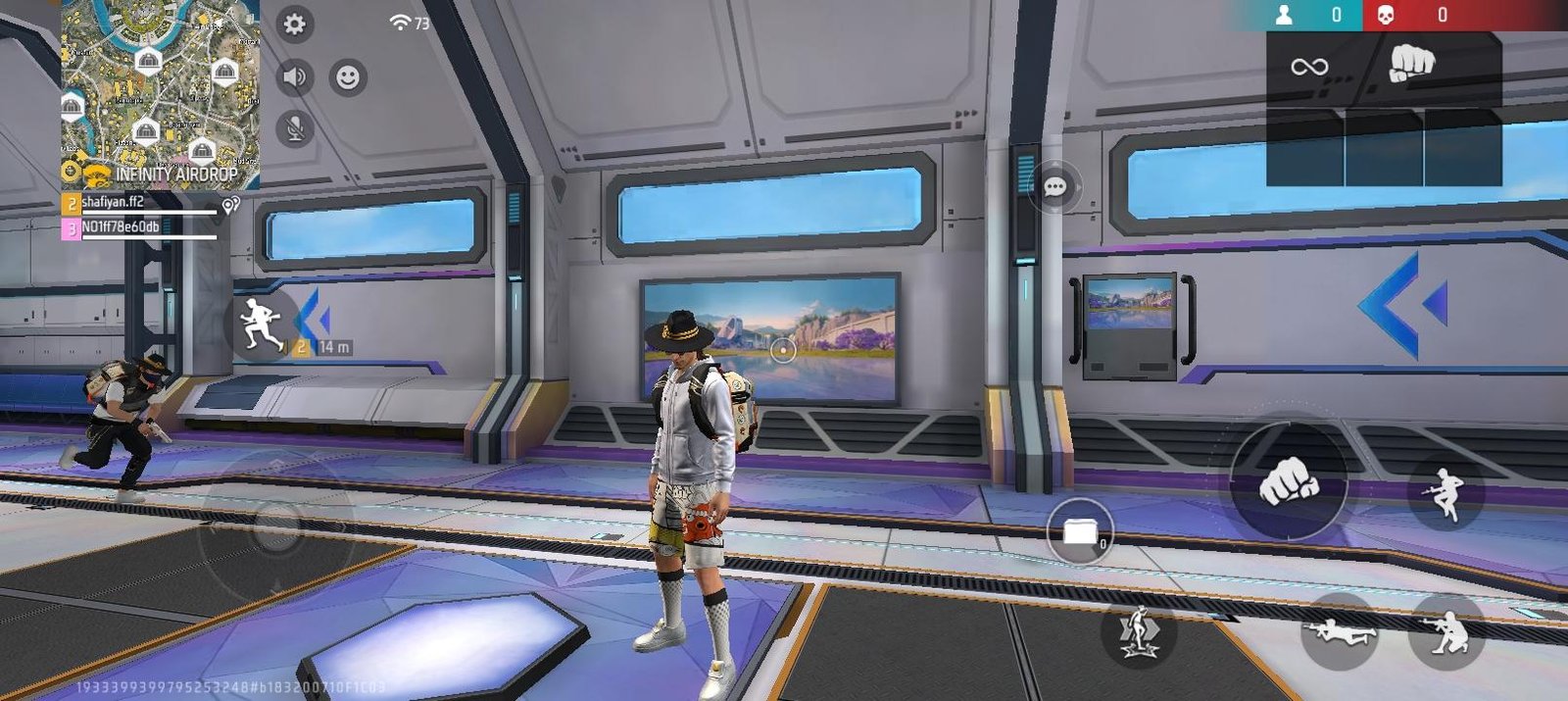This screenshot has height=701, width=1568.
Task: Tap the large punch attack button
Action: 1289,480
